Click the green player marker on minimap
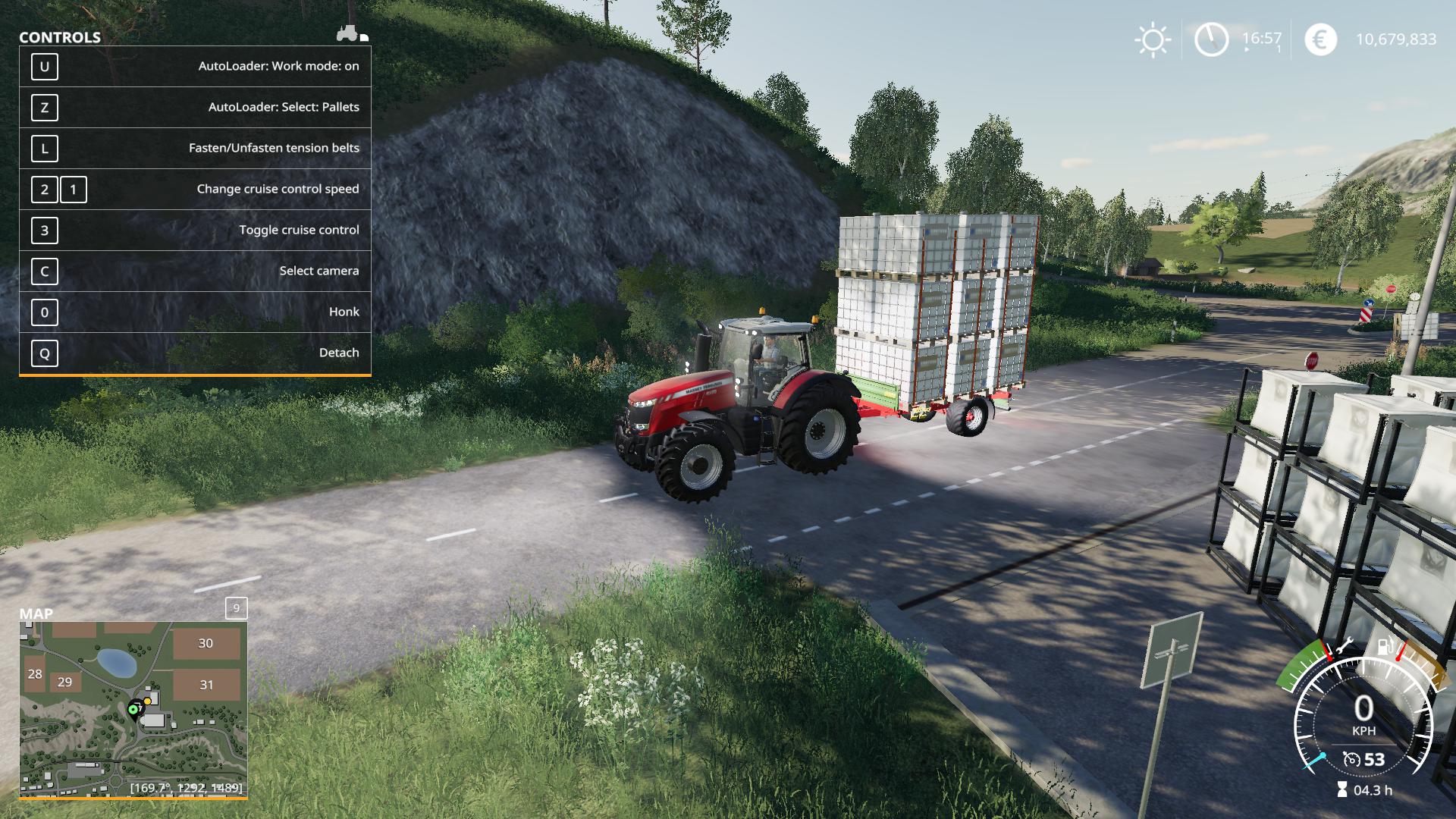This screenshot has width=1456, height=819. click(x=133, y=709)
